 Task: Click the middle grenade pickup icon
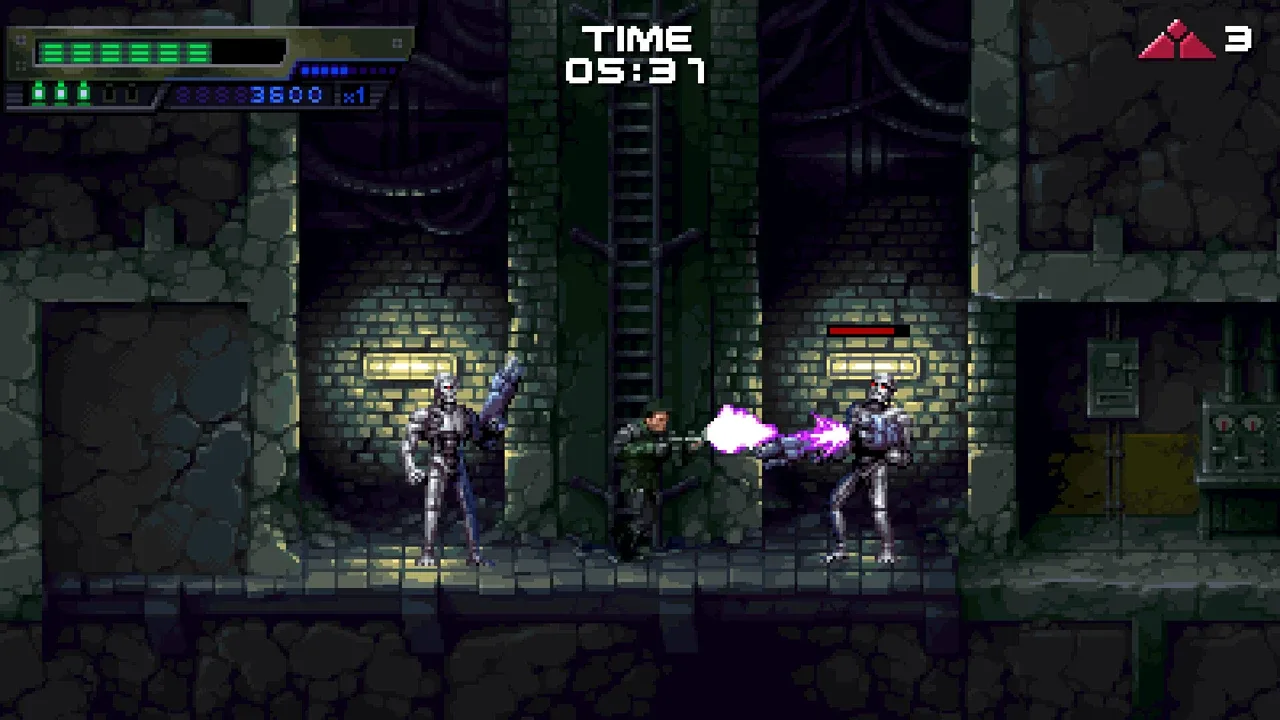click(x=60, y=93)
